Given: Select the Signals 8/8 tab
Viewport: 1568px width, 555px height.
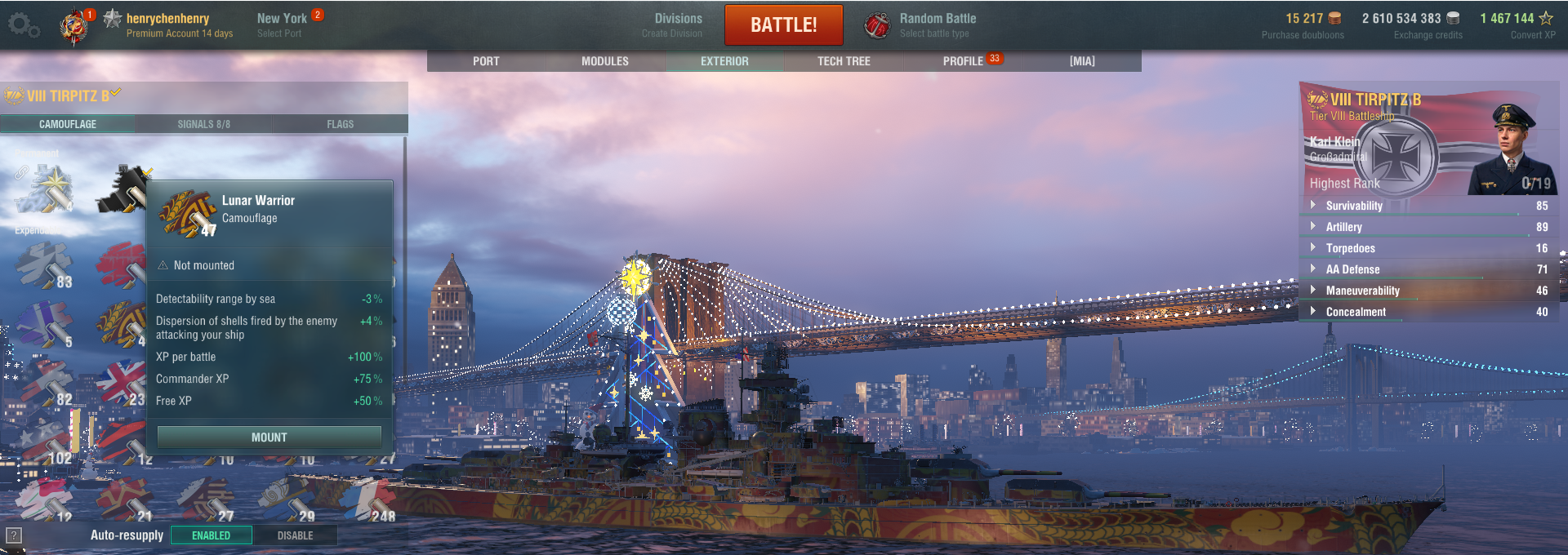Looking at the screenshot, I should 203,124.
